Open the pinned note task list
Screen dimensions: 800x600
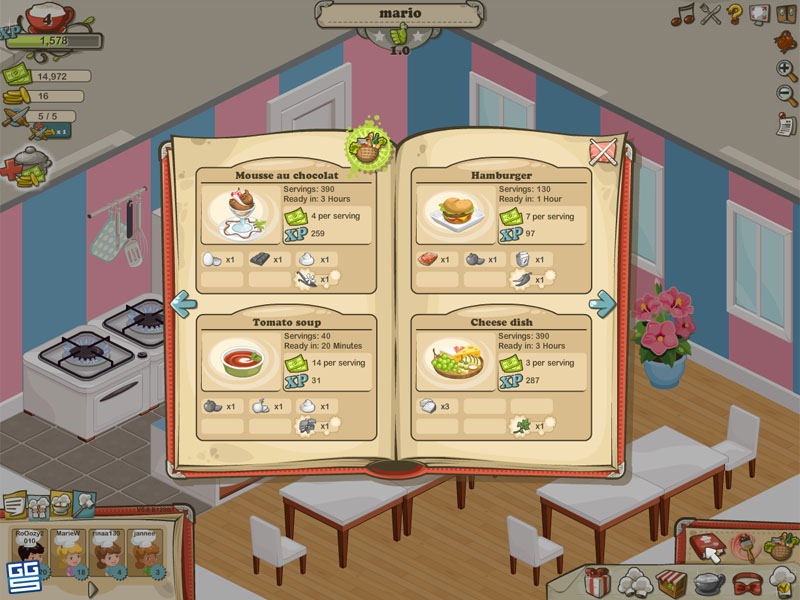[786, 127]
